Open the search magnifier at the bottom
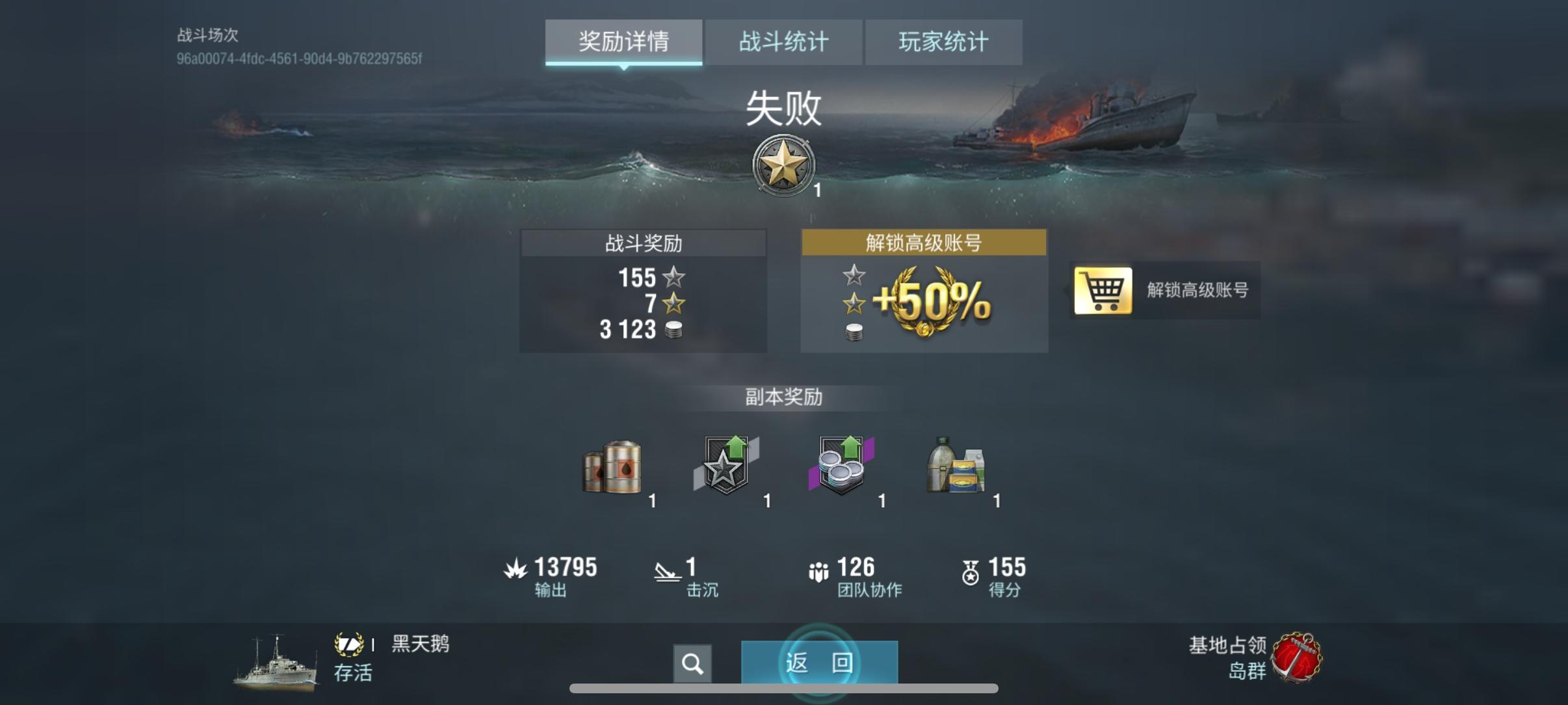The width and height of the screenshot is (1568, 705). 693,663
